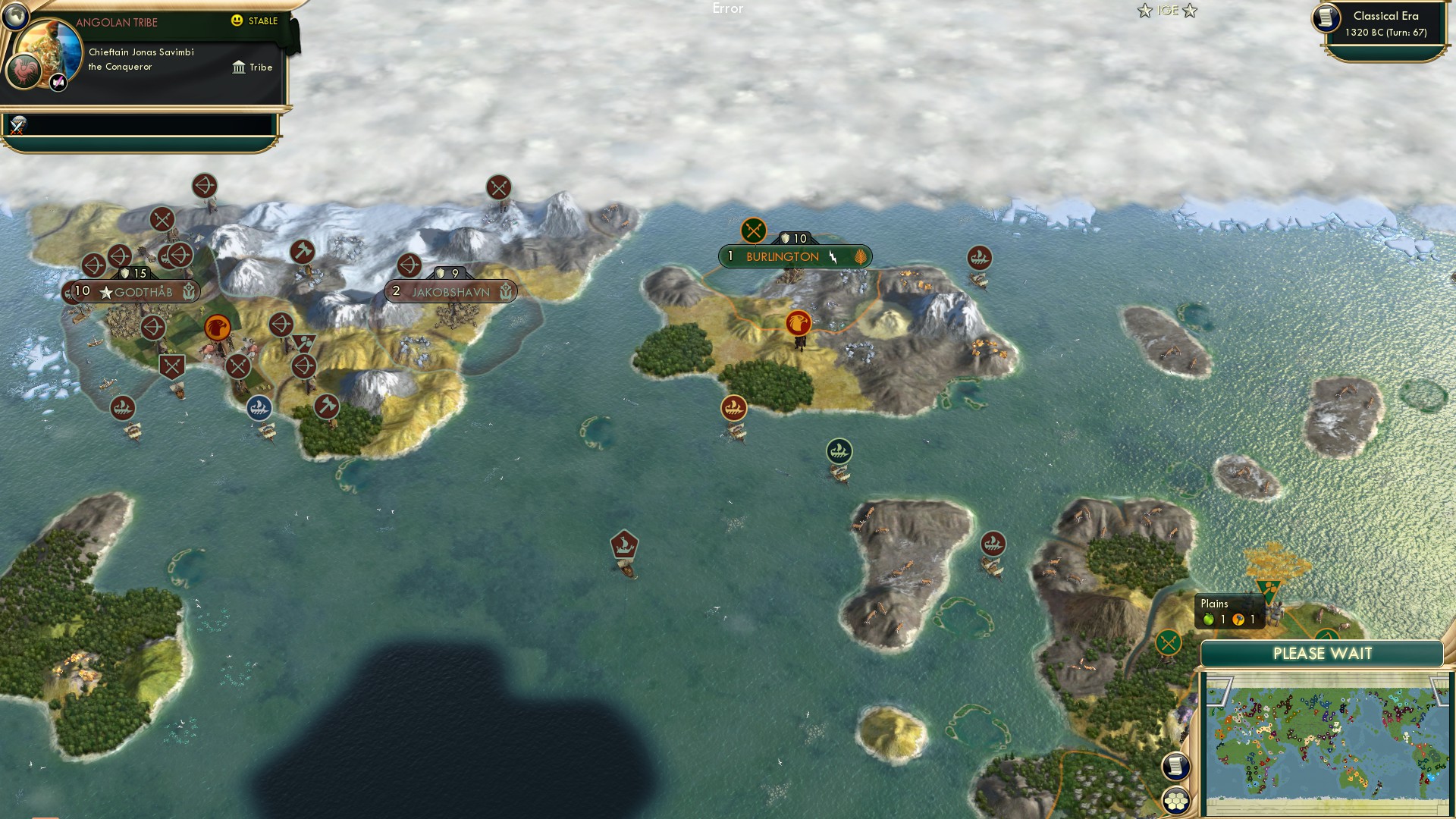Toggle IGE with the left star icon

point(1144,11)
